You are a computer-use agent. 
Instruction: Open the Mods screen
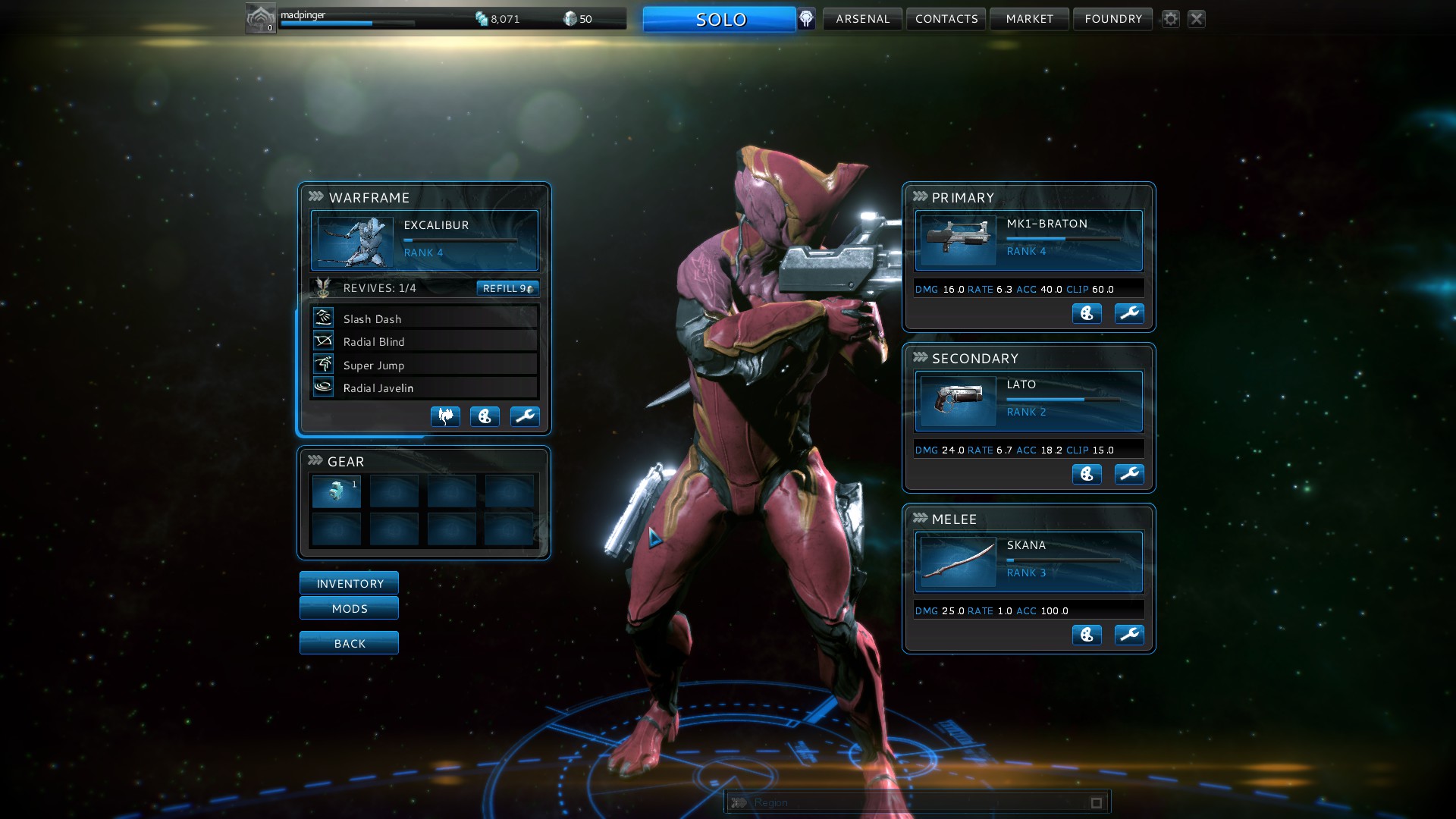pos(349,608)
